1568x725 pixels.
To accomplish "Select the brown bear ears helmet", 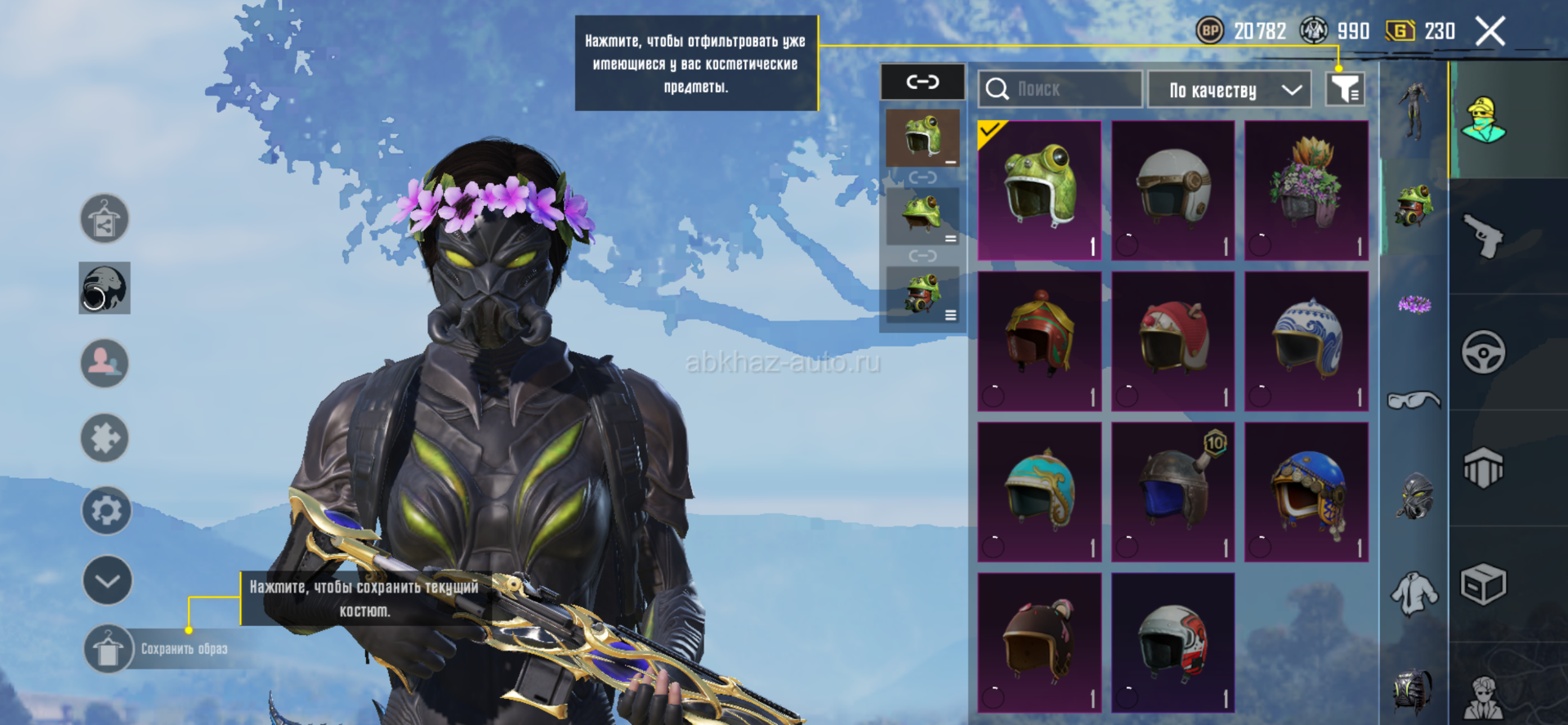I will (1039, 642).
